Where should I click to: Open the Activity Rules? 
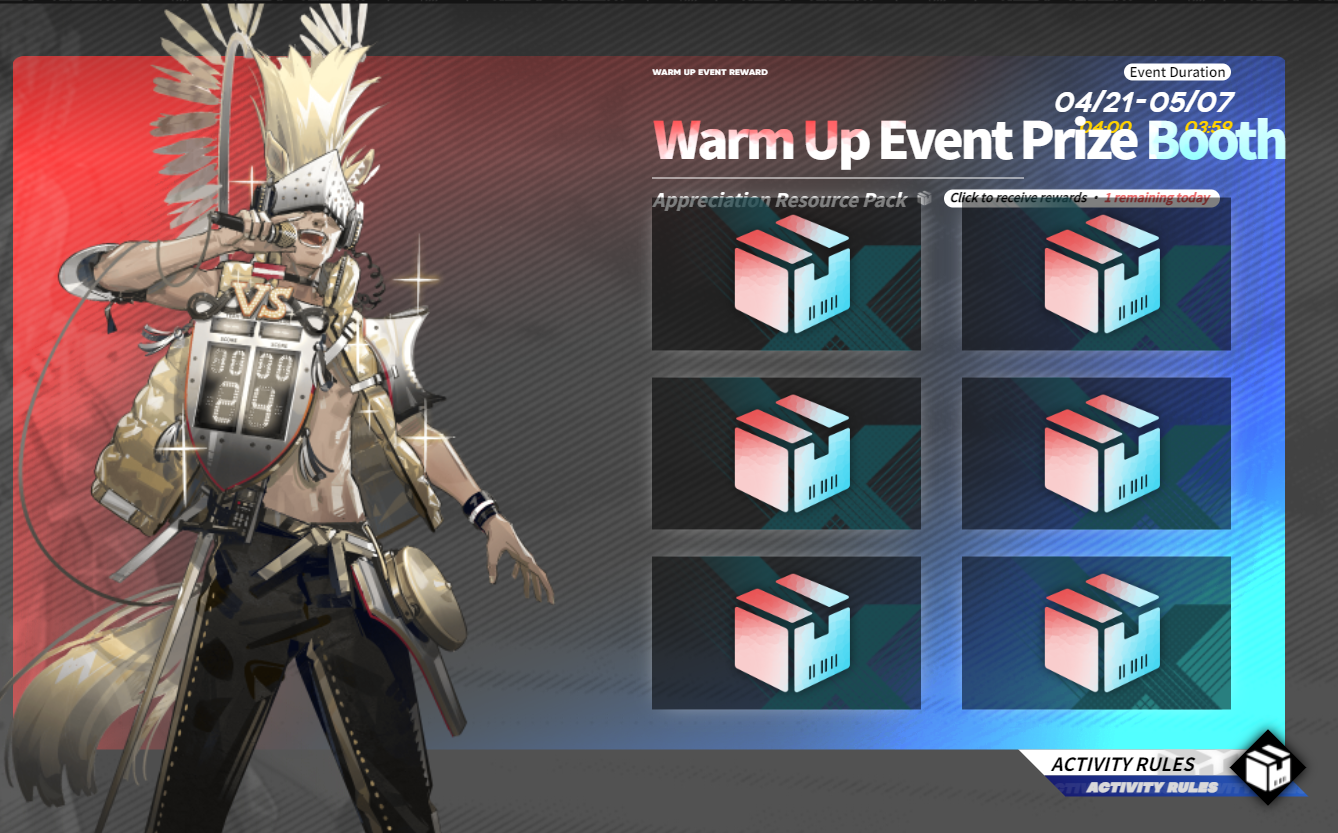click(x=1123, y=765)
